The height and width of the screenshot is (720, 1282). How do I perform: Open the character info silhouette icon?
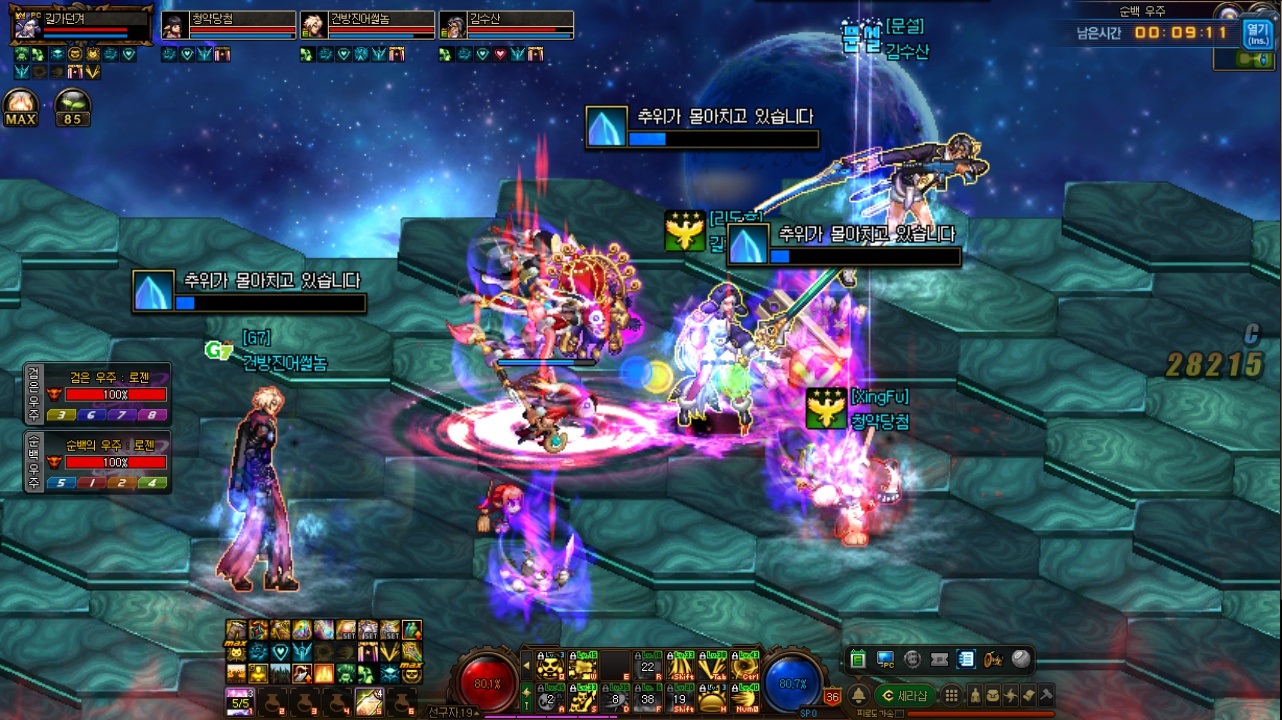(976, 696)
